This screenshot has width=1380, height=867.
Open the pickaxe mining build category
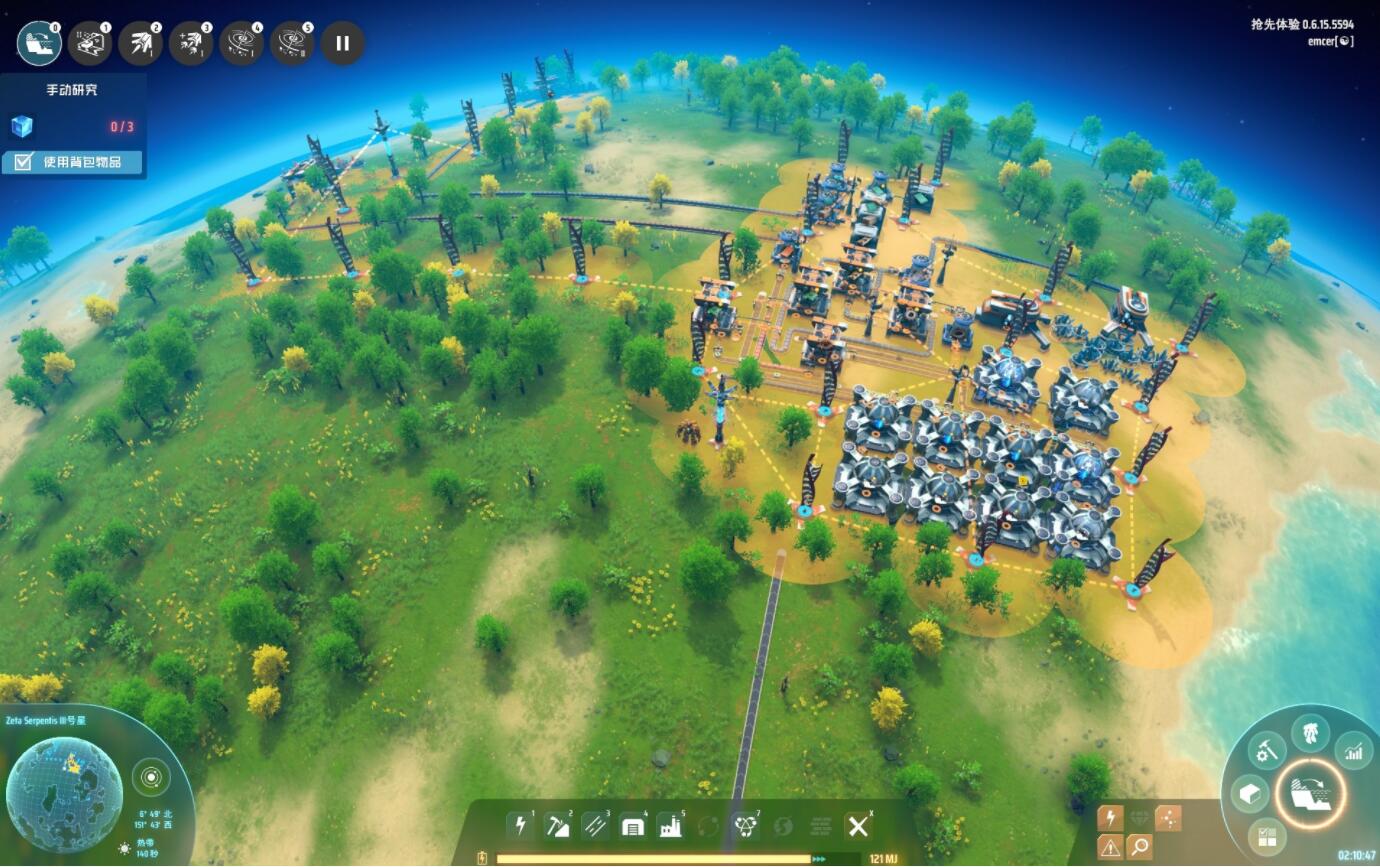[x=557, y=825]
